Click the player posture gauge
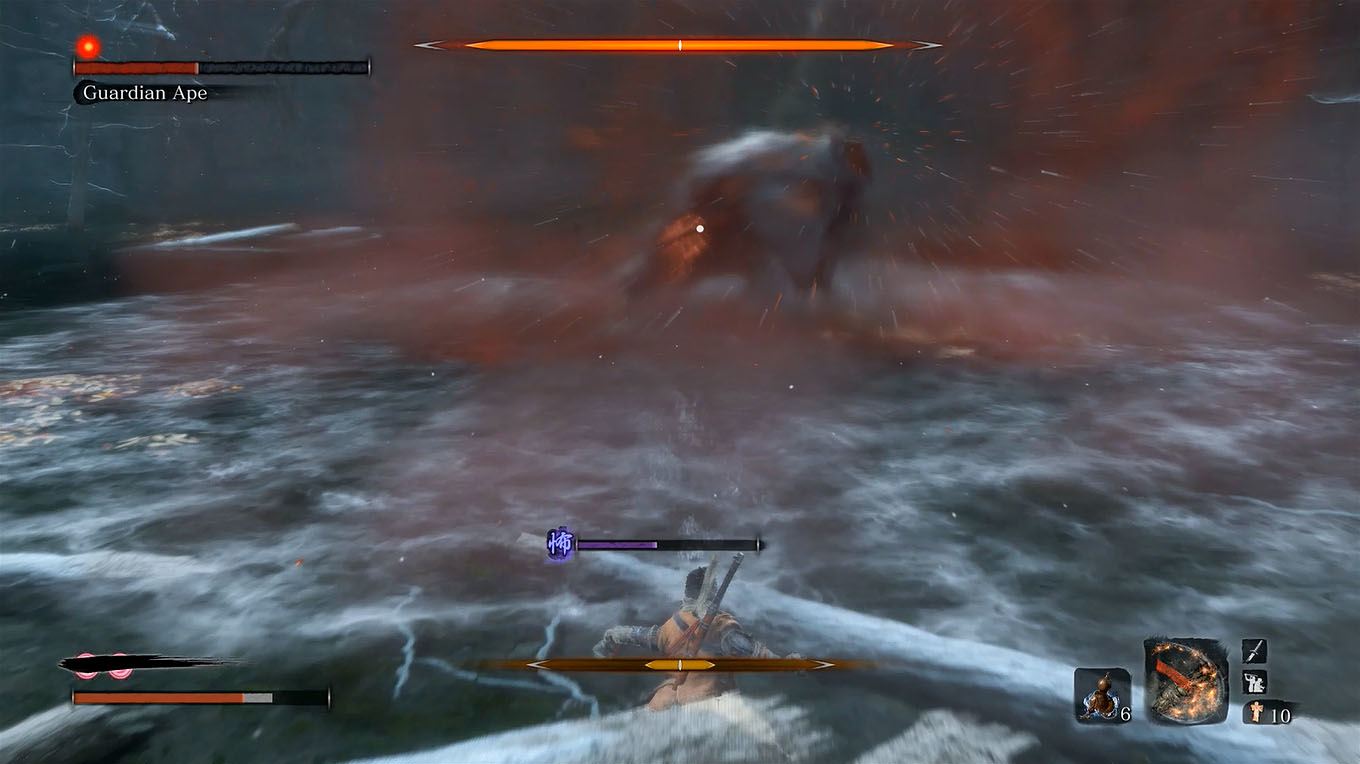 pyautogui.click(x=680, y=663)
